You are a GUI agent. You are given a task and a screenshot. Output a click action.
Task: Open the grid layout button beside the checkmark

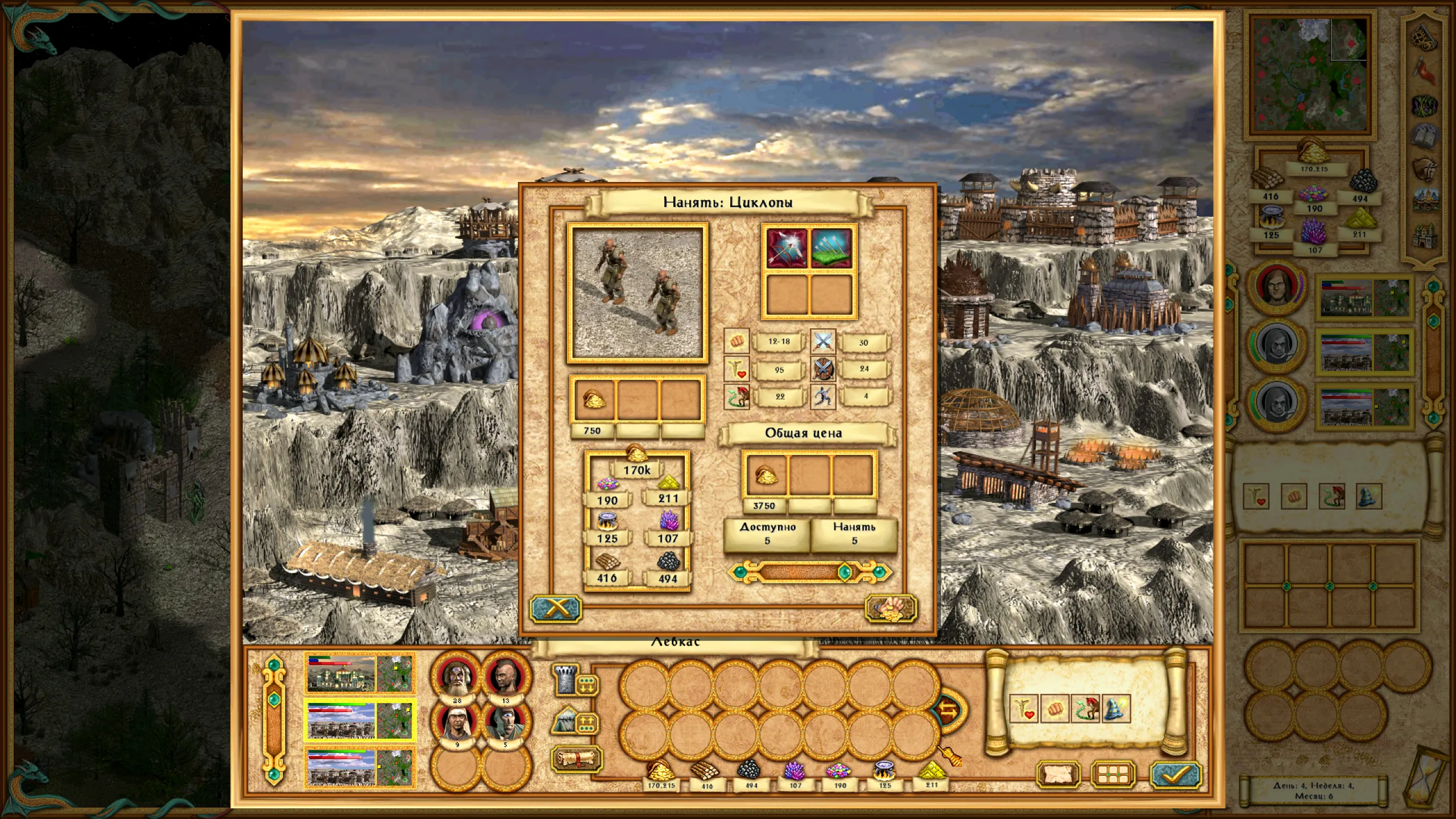tap(1113, 775)
